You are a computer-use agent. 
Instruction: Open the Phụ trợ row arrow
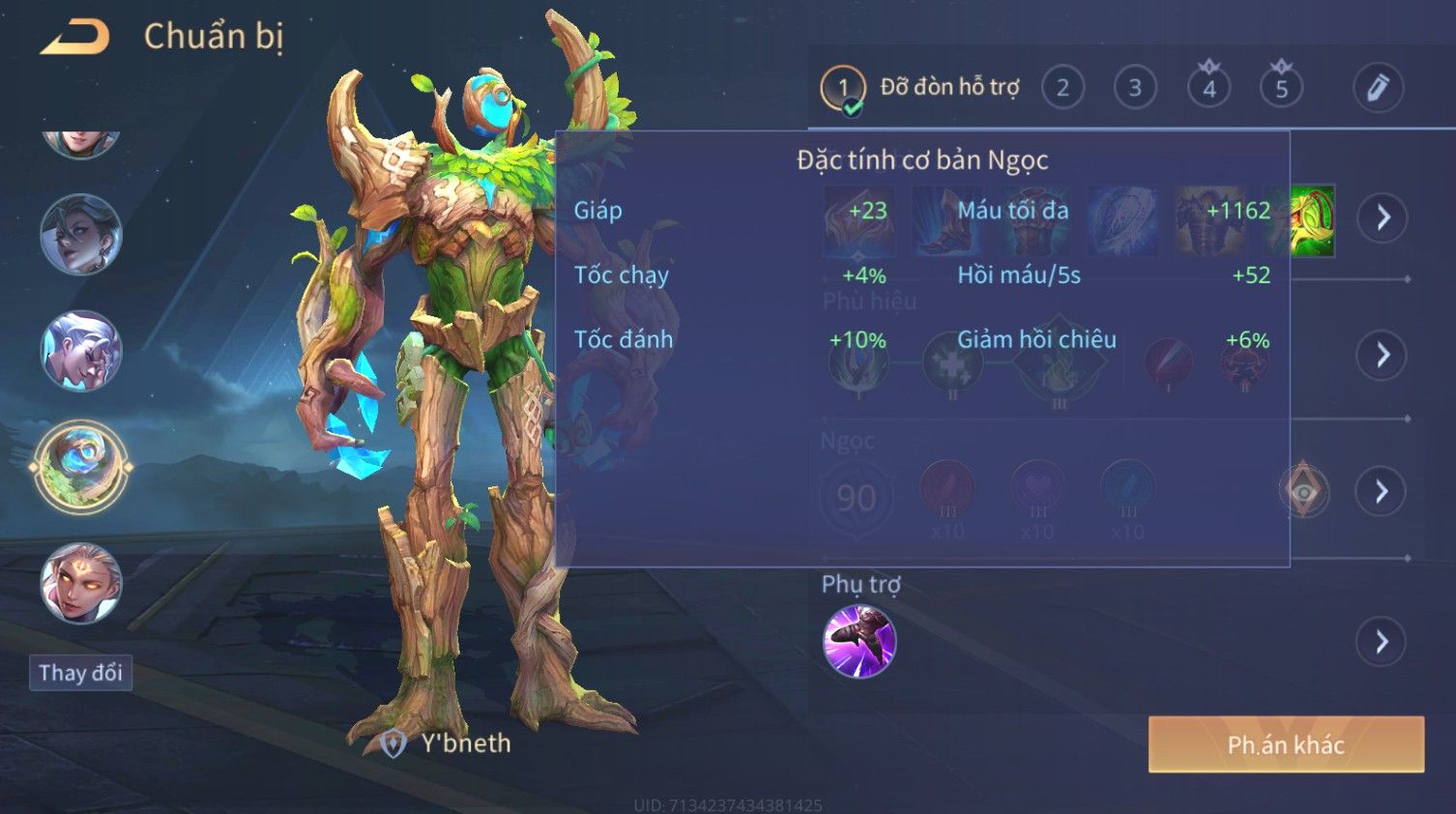[x=1383, y=641]
